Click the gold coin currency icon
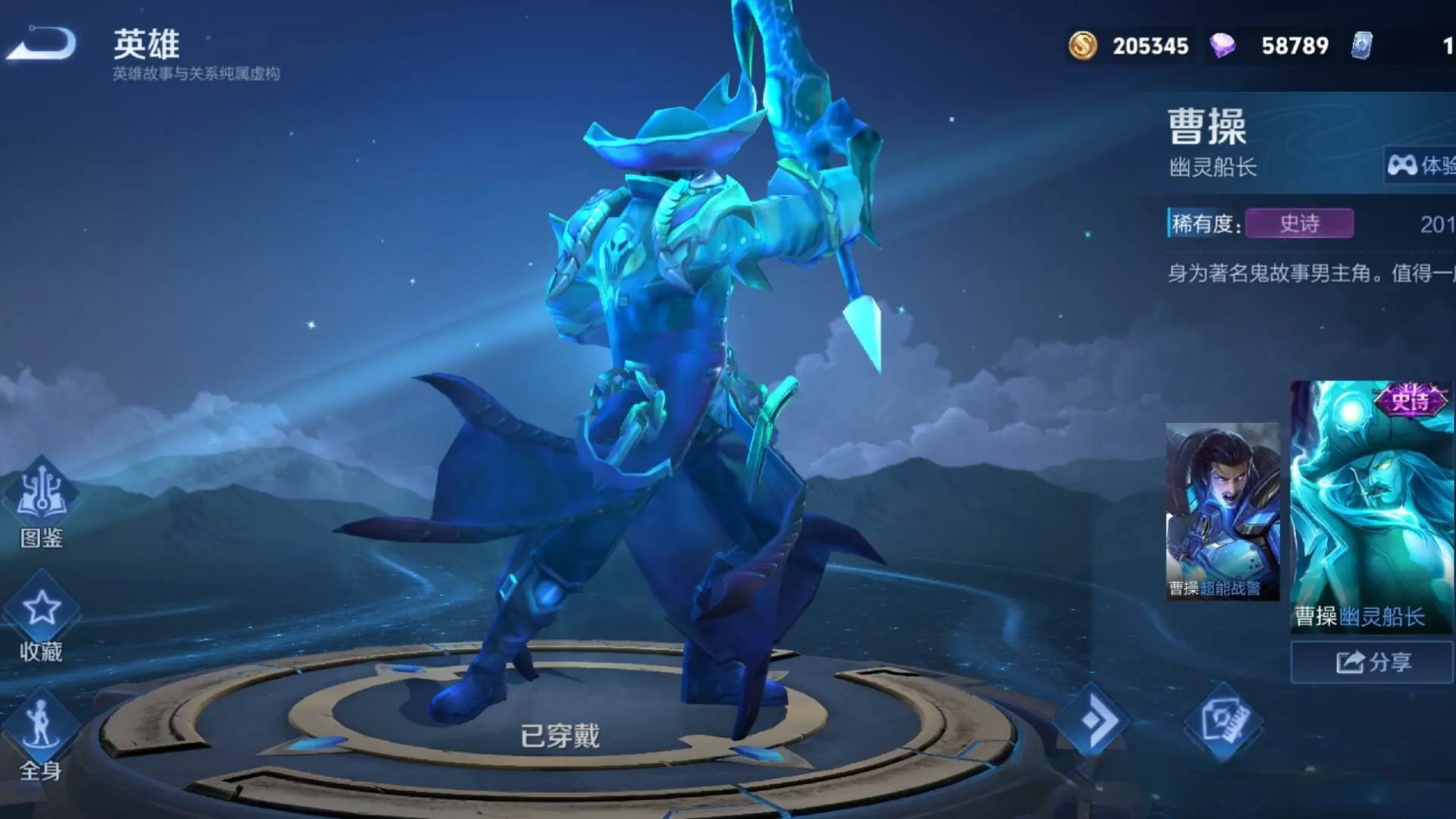 point(1083,45)
